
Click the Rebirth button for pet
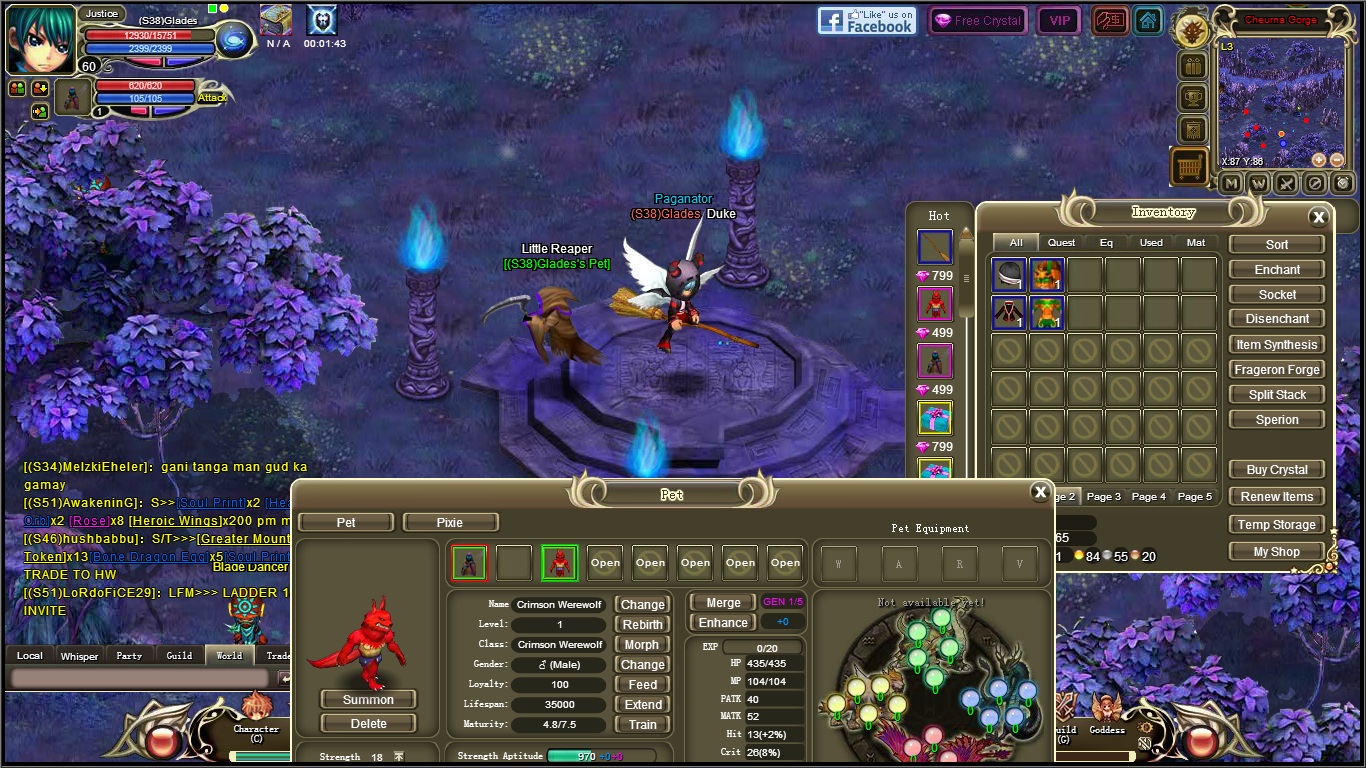click(642, 624)
